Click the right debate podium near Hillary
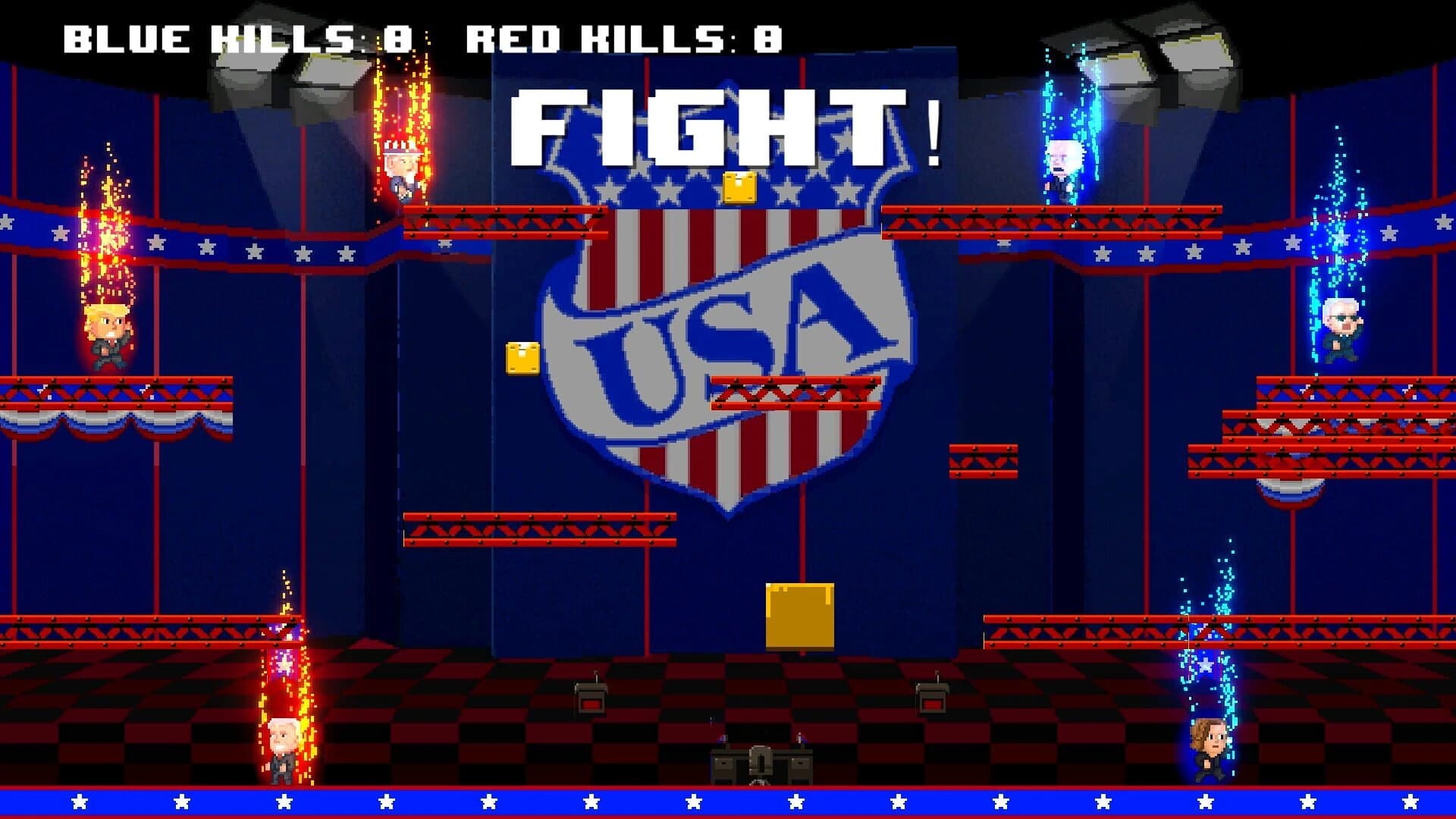This screenshot has height=819, width=1456. [933, 698]
